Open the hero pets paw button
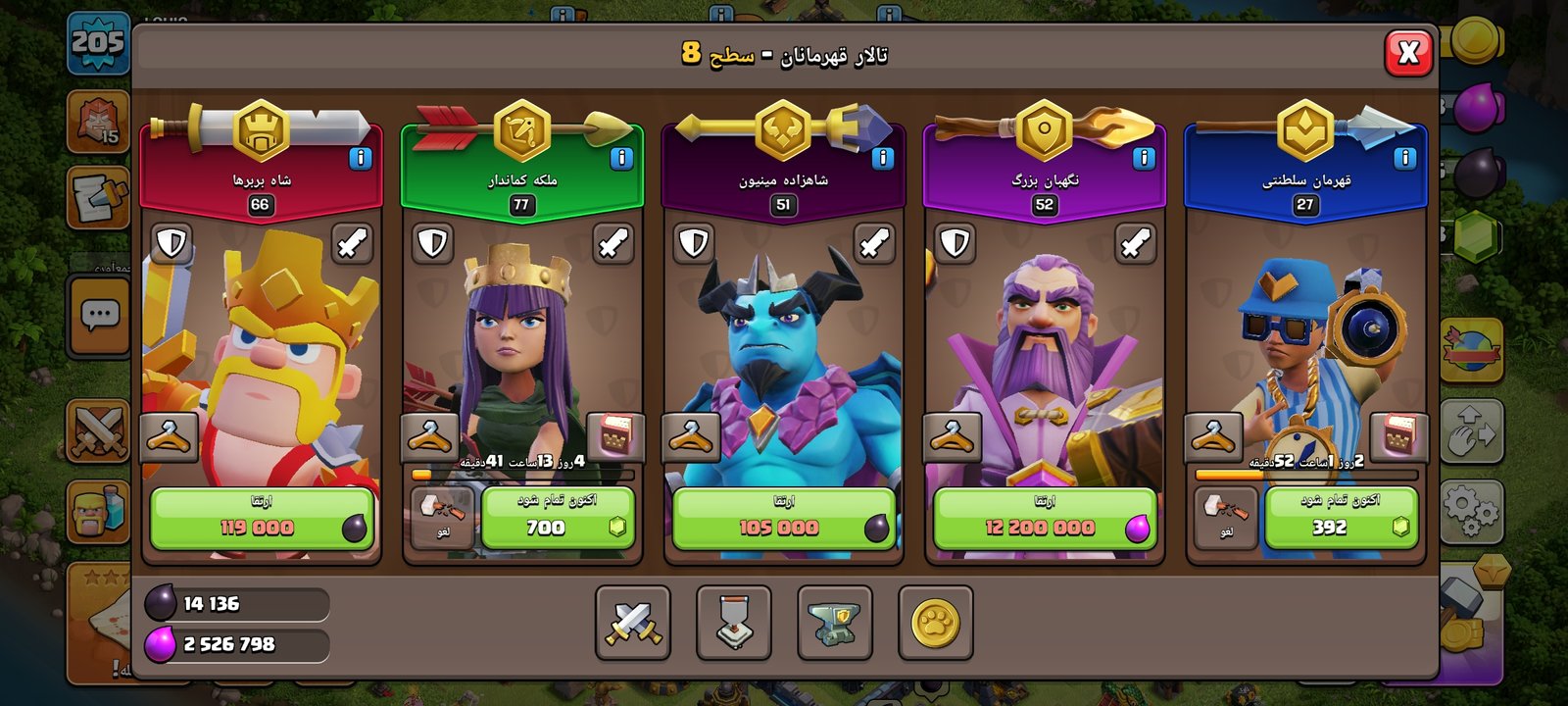This screenshot has width=1568, height=706. 935,623
